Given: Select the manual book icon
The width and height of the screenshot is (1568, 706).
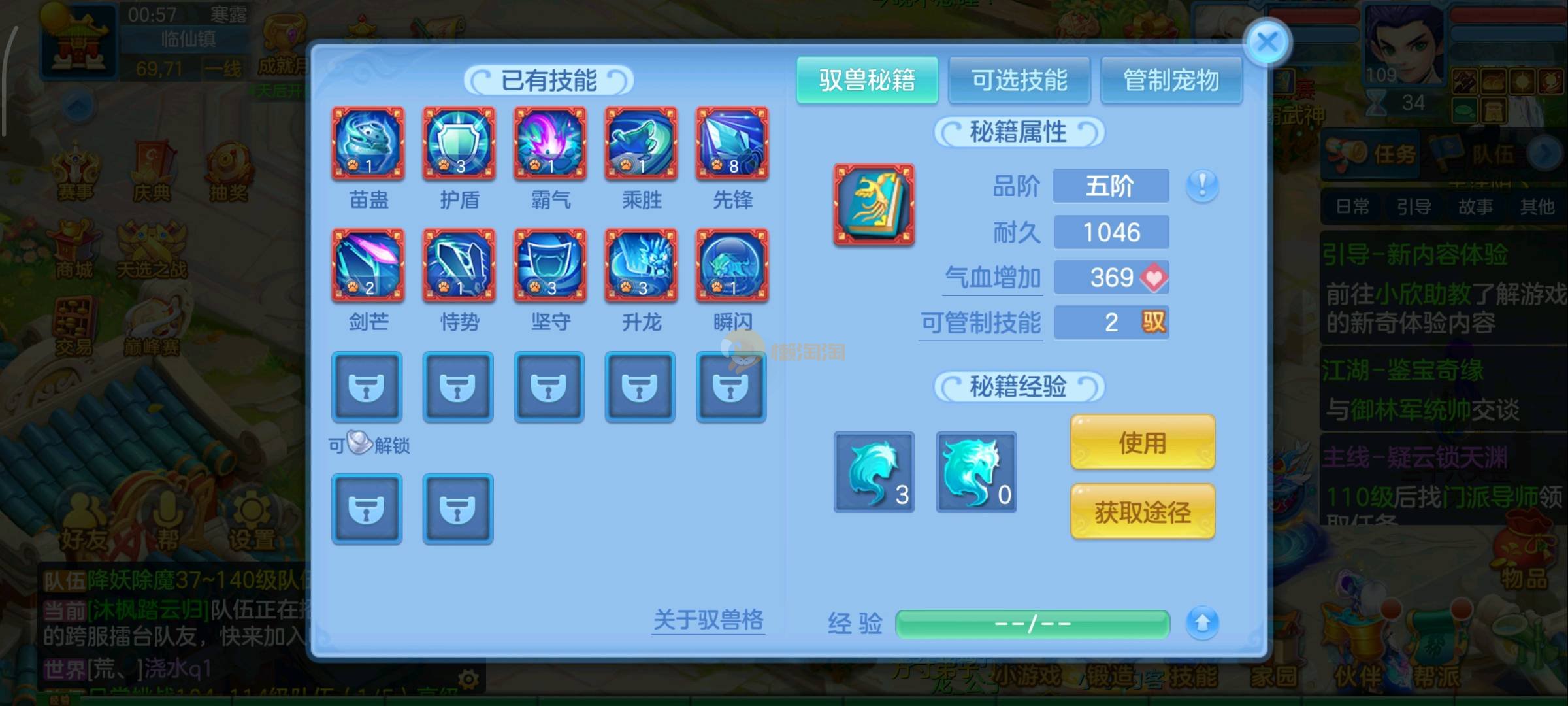Looking at the screenshot, I should (874, 205).
